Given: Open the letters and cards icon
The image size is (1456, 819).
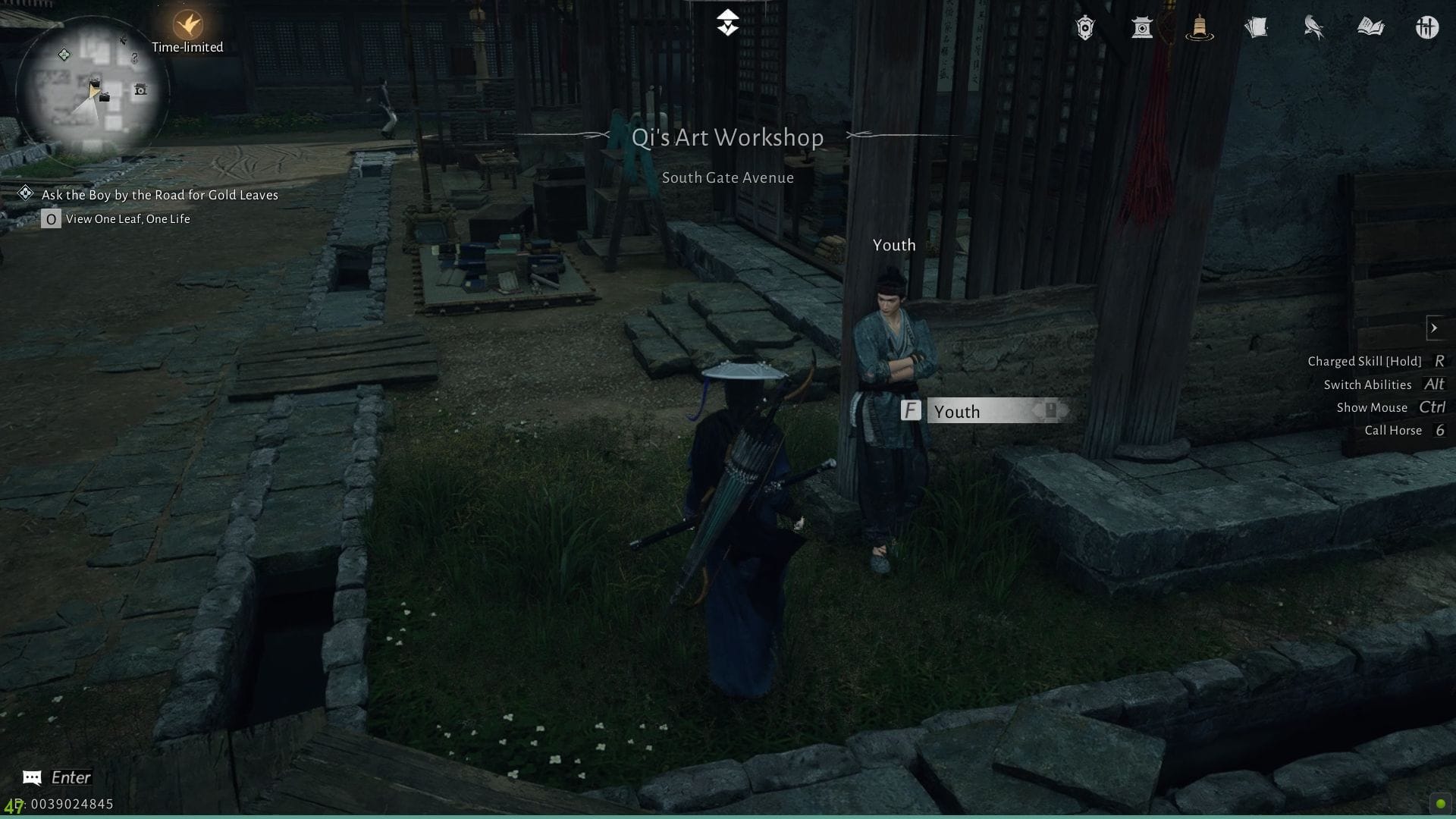Looking at the screenshot, I should [x=1257, y=27].
